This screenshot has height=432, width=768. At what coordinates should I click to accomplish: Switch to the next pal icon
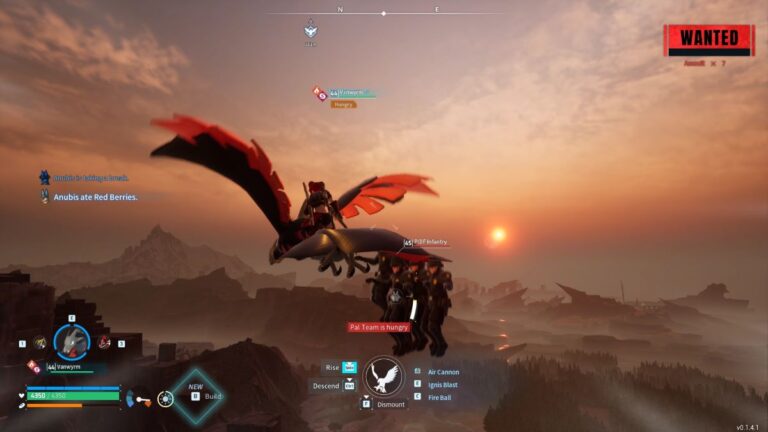104,342
